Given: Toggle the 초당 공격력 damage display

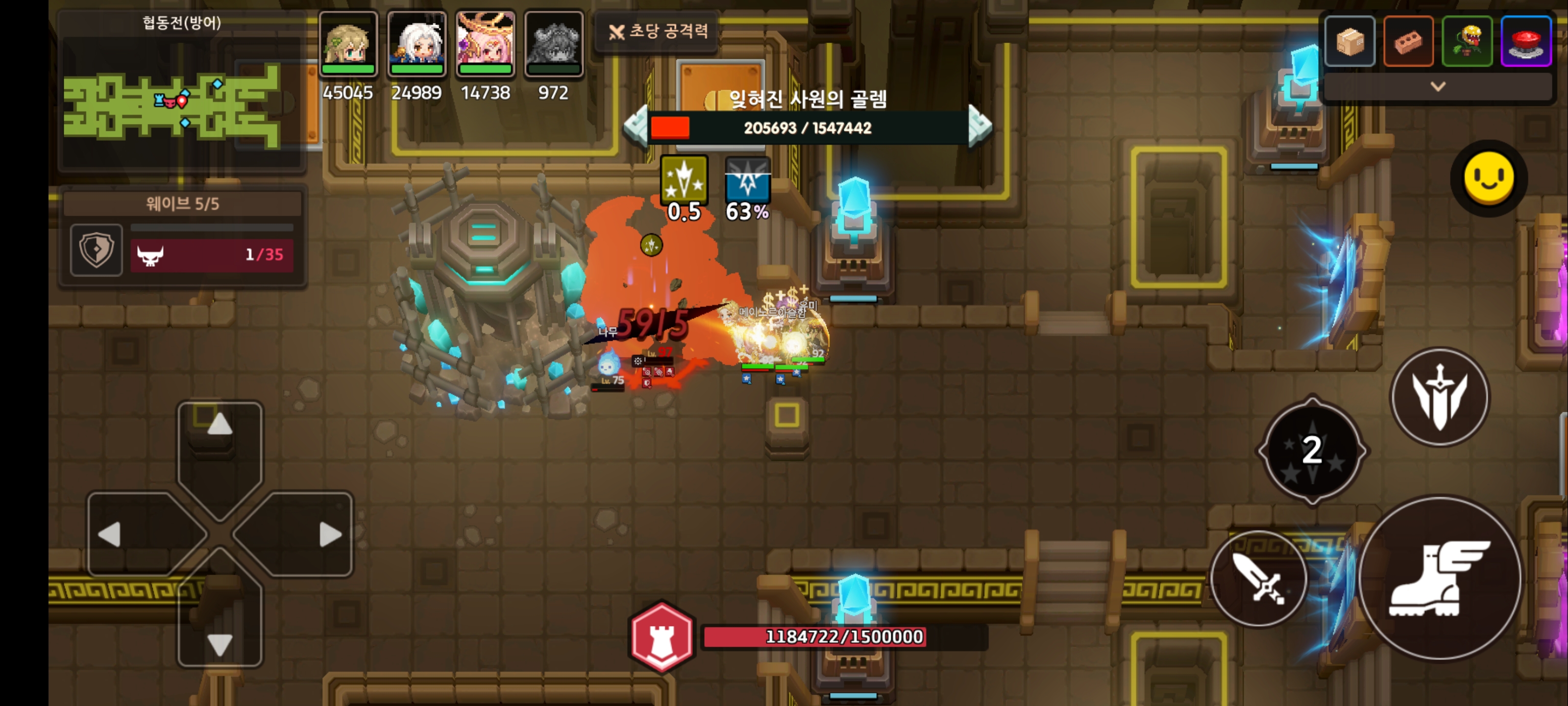Looking at the screenshot, I should coord(659,31).
